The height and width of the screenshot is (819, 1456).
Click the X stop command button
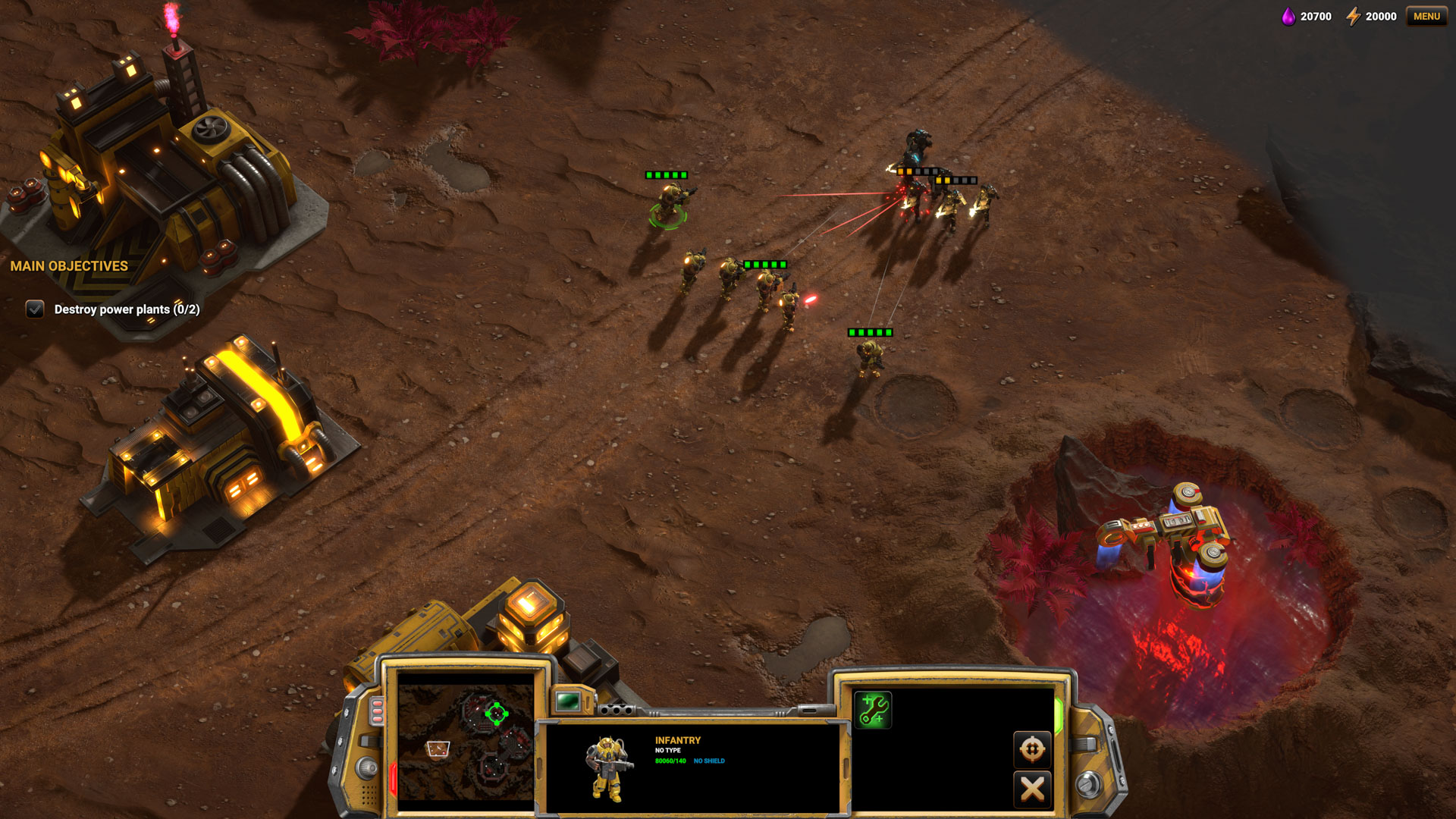1031,789
